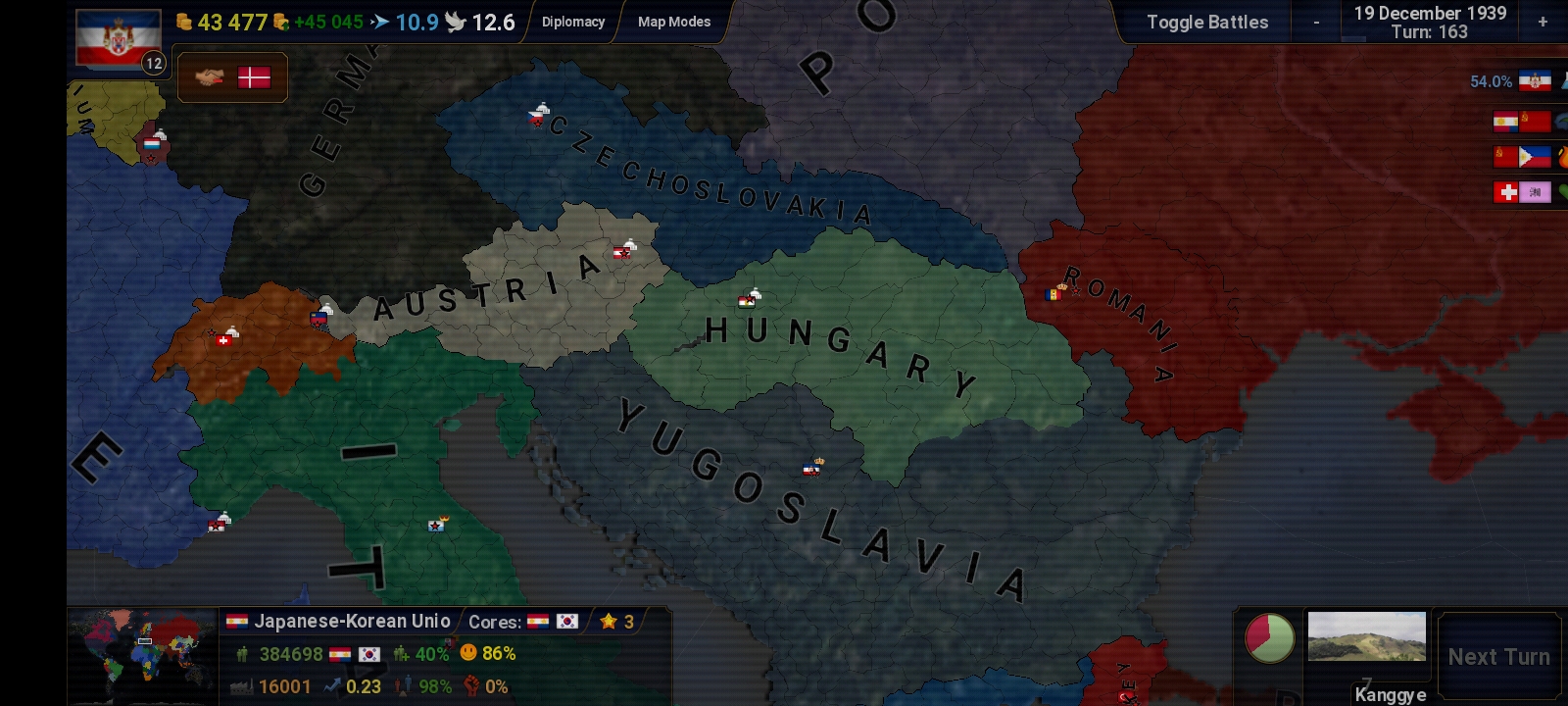Click the minus speed button
The height and width of the screenshot is (706, 1568).
click(1316, 22)
